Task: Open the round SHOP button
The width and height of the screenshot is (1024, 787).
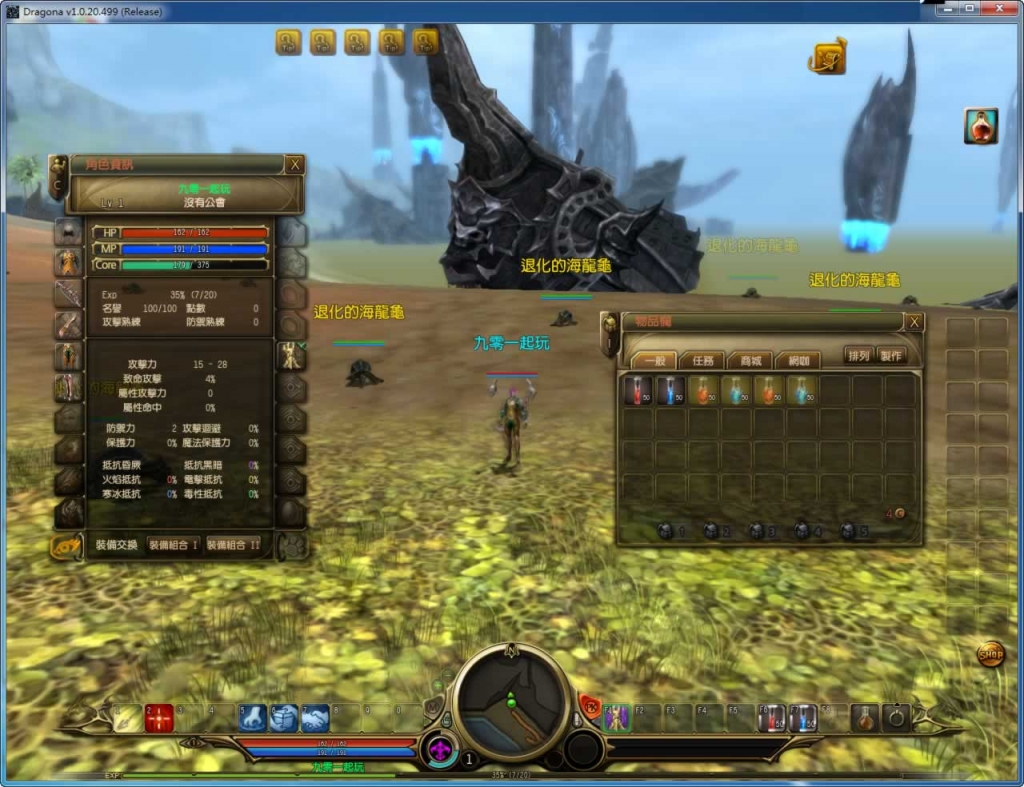Action: (990, 656)
